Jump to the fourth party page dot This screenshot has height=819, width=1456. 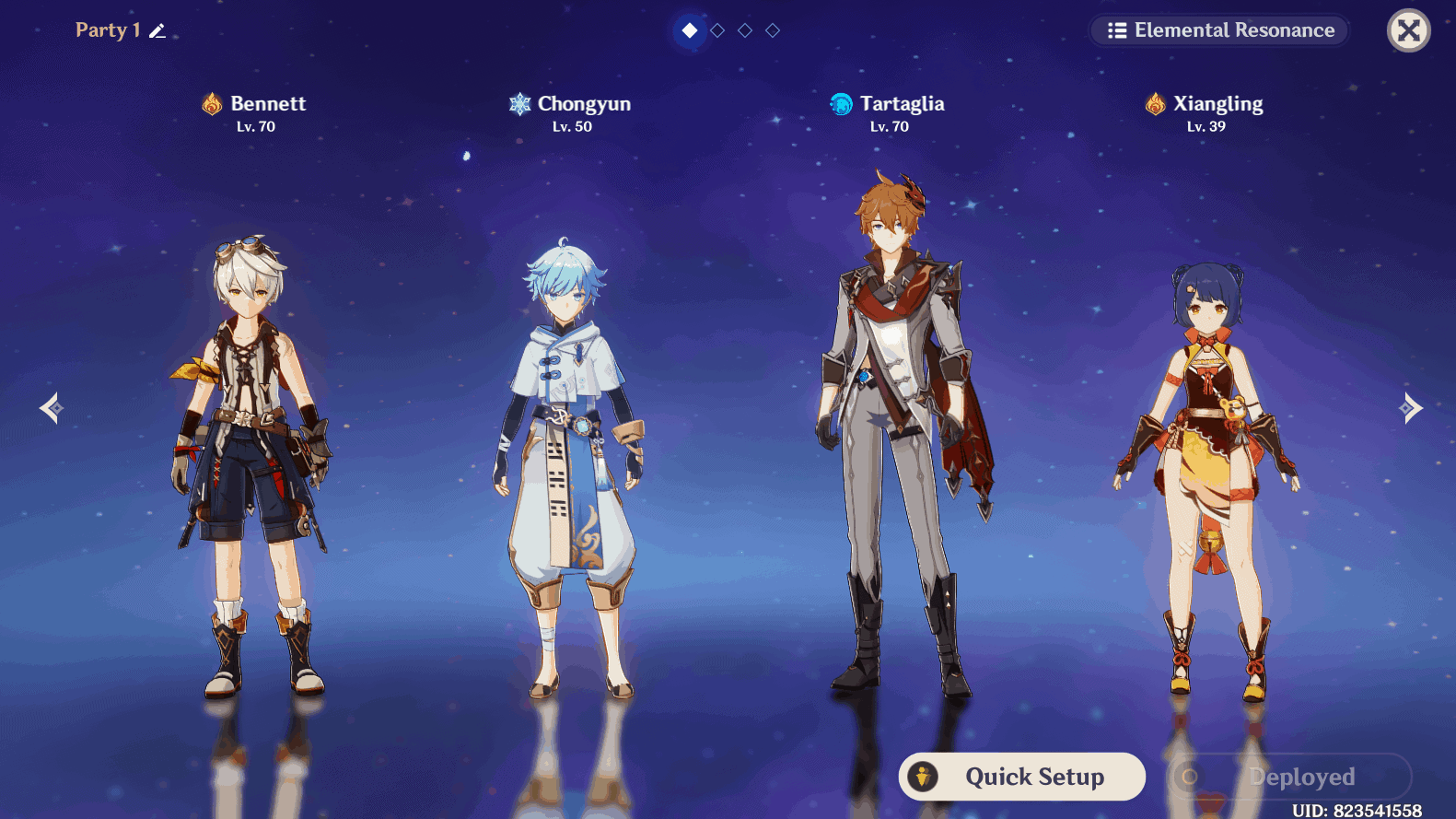click(773, 30)
